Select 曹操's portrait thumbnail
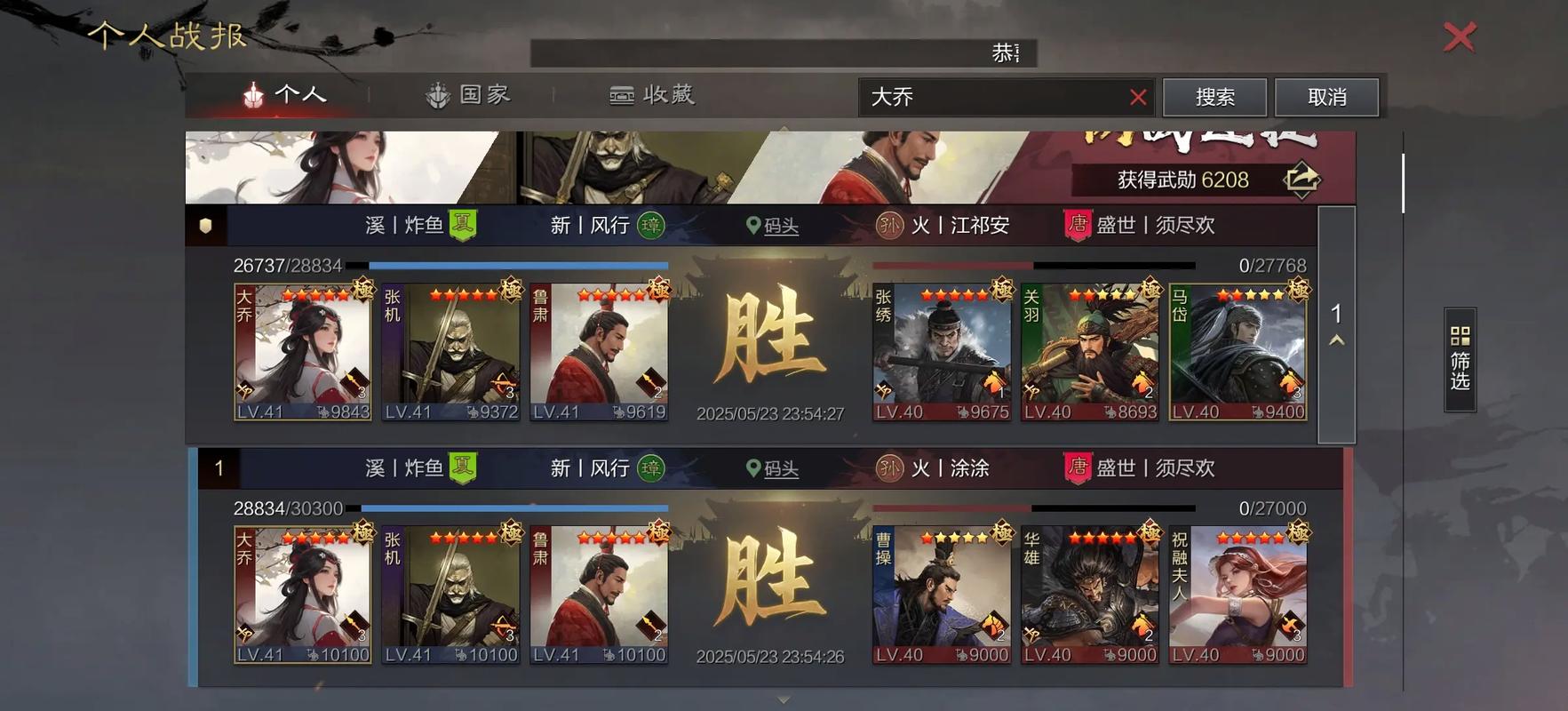1568x711 pixels. click(941, 594)
